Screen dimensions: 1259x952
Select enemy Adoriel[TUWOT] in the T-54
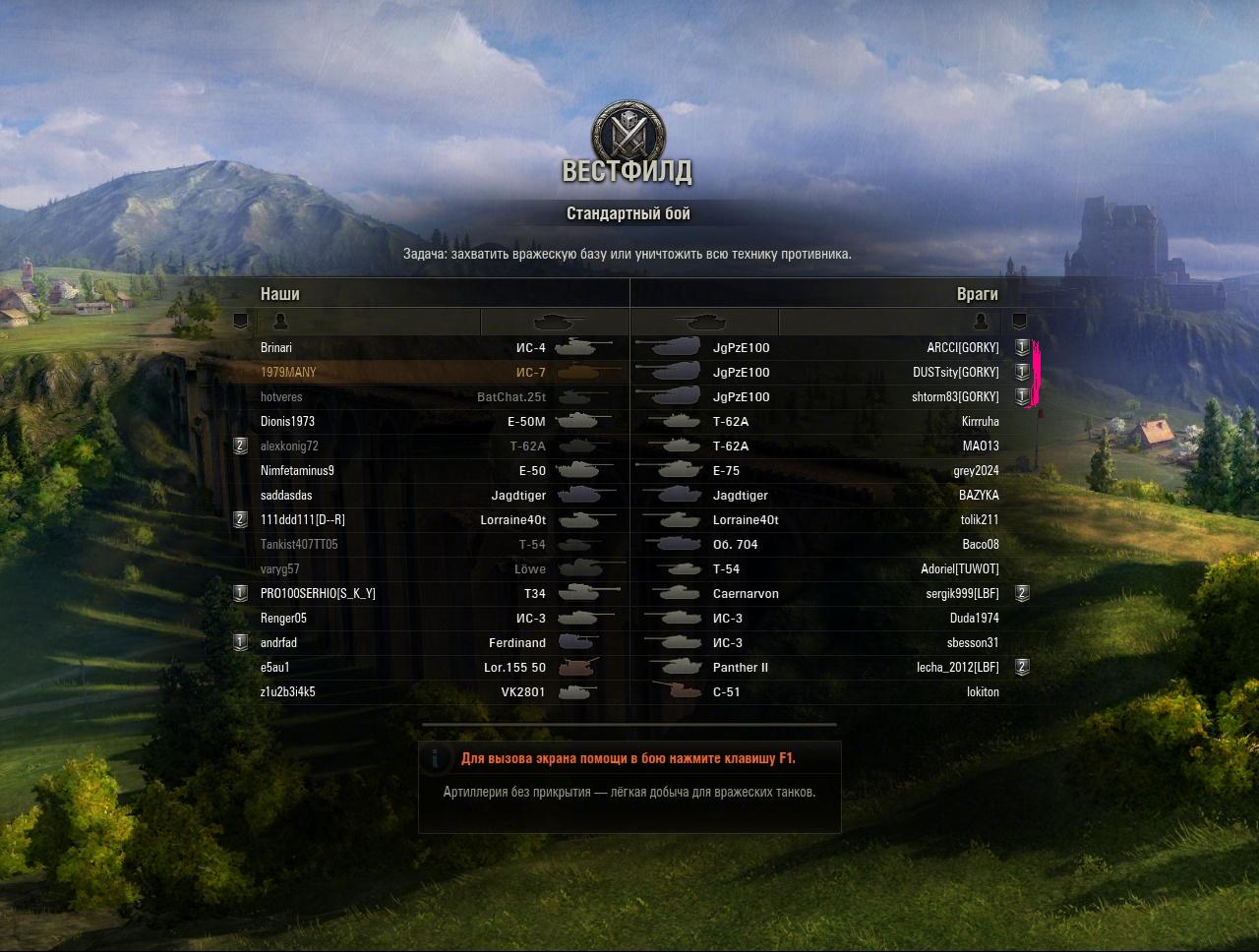[x=959, y=569]
